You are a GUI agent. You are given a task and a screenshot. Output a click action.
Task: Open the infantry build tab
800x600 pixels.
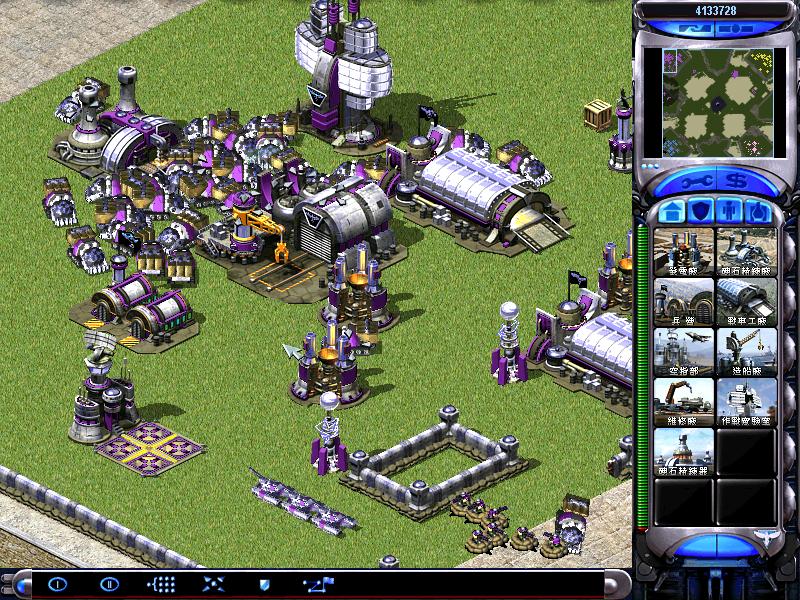(729, 211)
